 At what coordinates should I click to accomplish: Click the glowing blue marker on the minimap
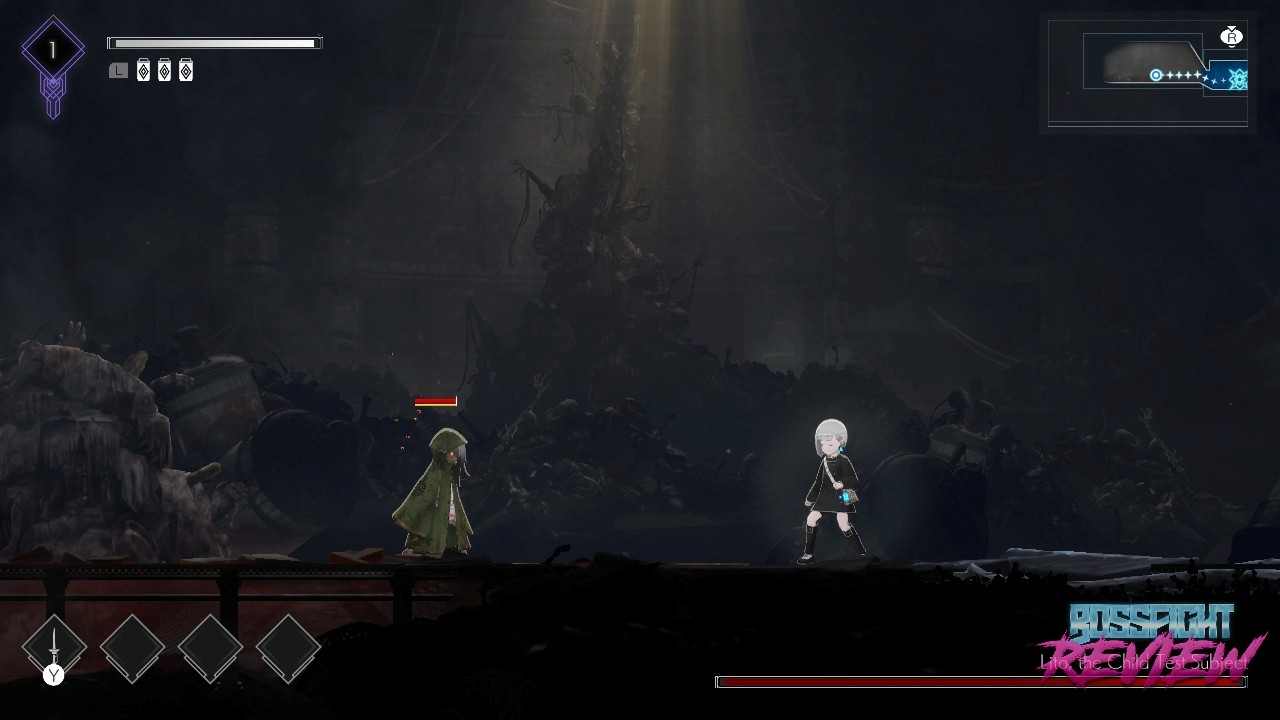pos(1237,77)
